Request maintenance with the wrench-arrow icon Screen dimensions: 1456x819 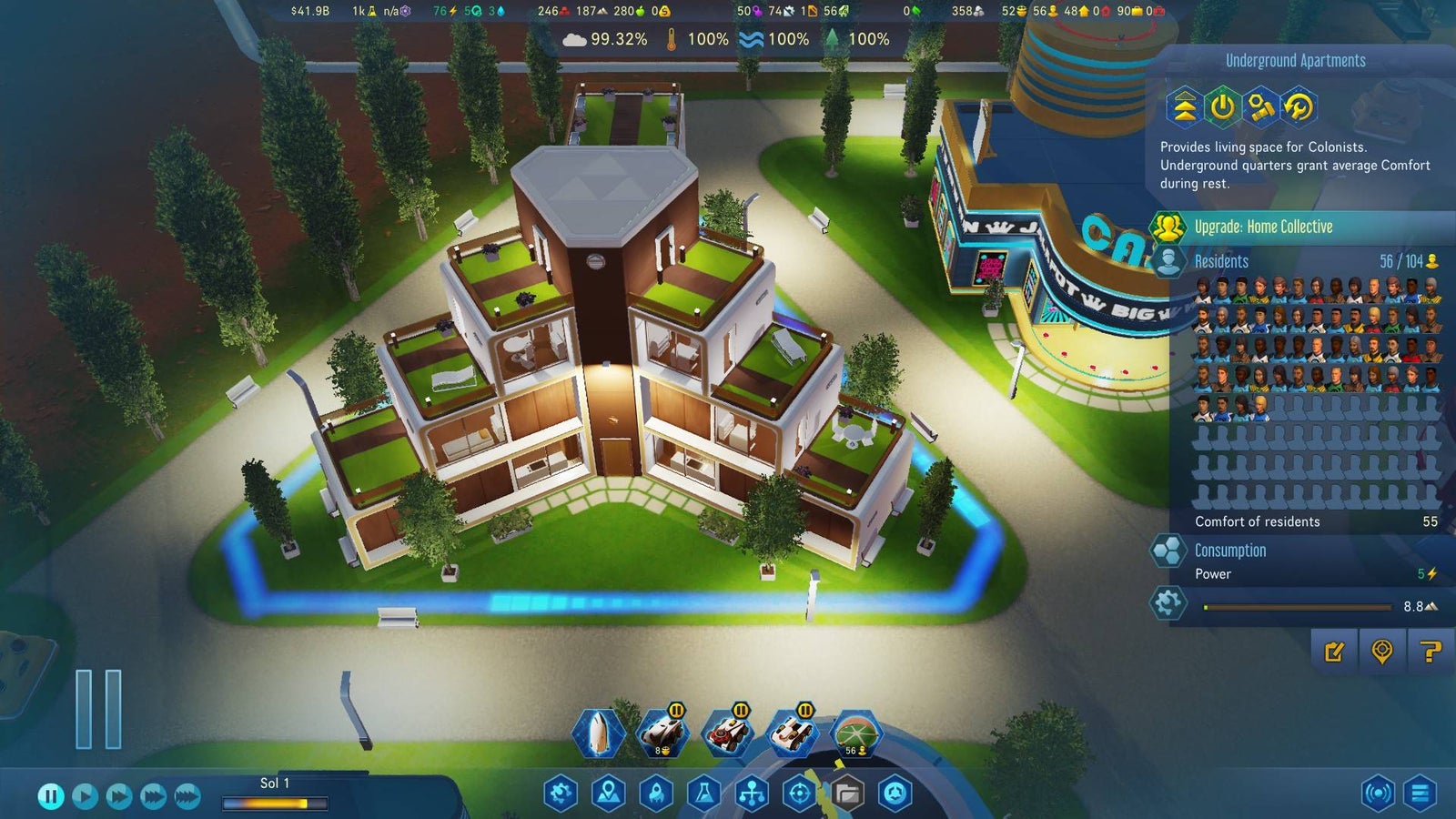pyautogui.click(x=1299, y=107)
